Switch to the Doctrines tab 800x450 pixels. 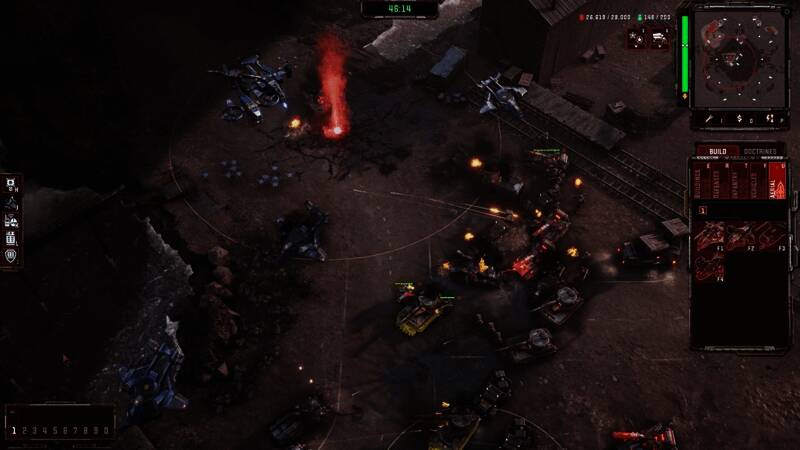point(758,151)
